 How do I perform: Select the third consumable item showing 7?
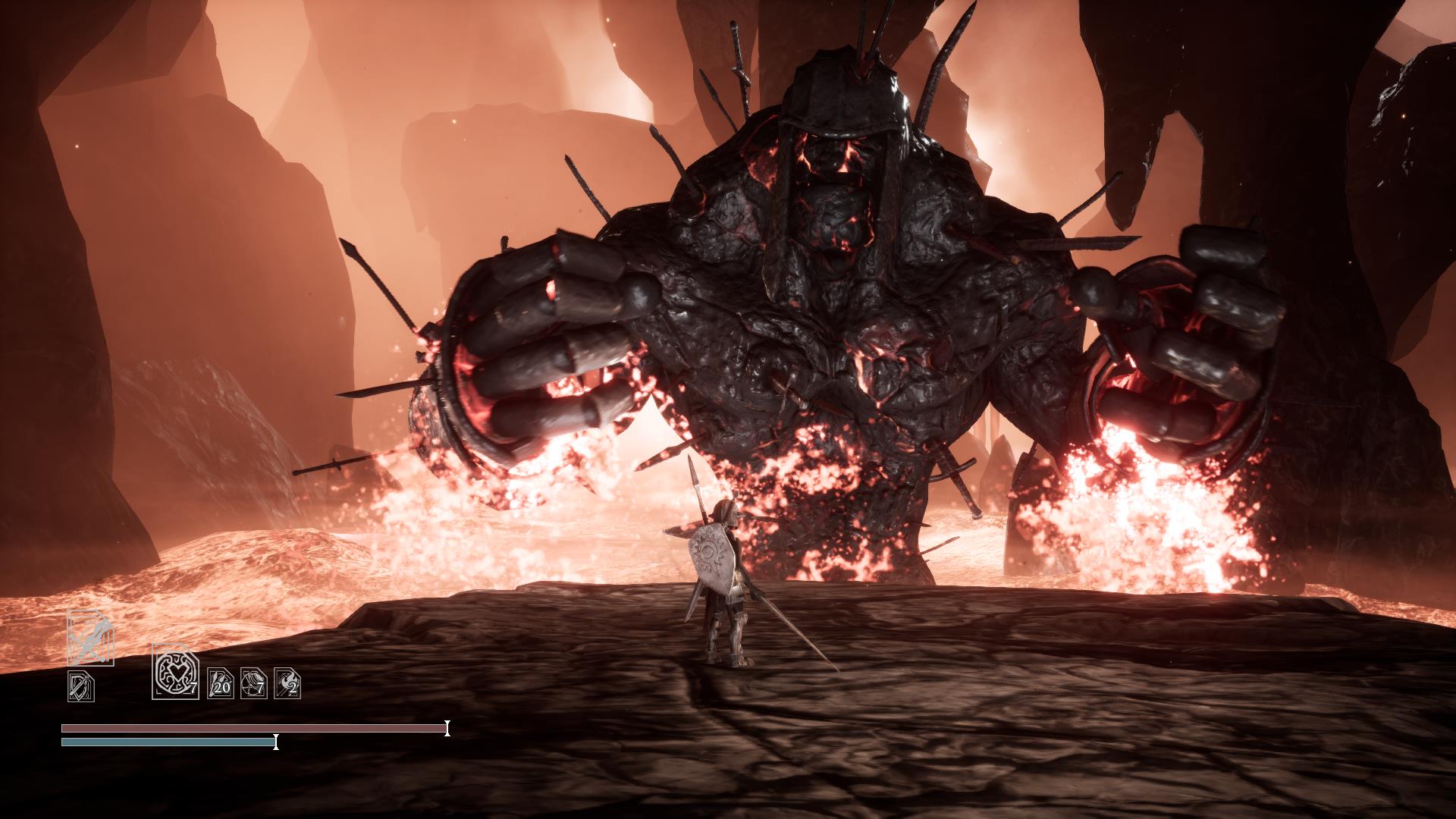(x=253, y=682)
